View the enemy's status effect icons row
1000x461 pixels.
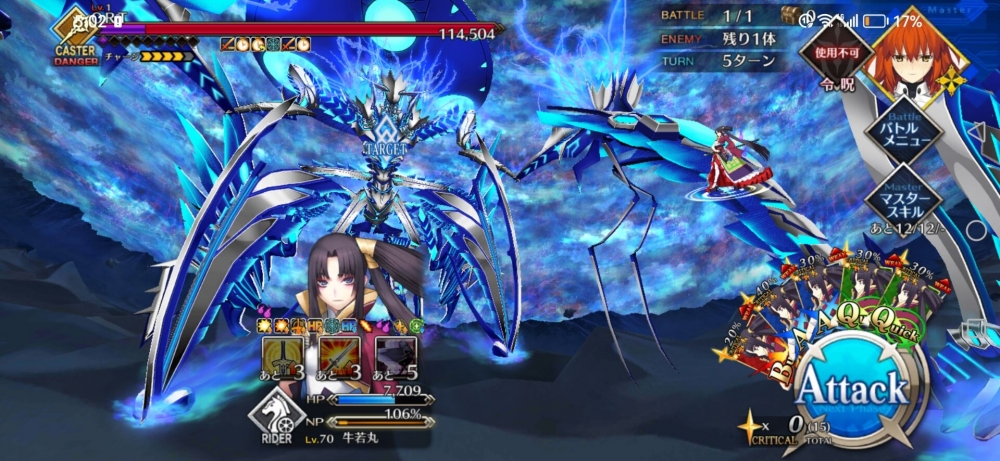coord(266,44)
